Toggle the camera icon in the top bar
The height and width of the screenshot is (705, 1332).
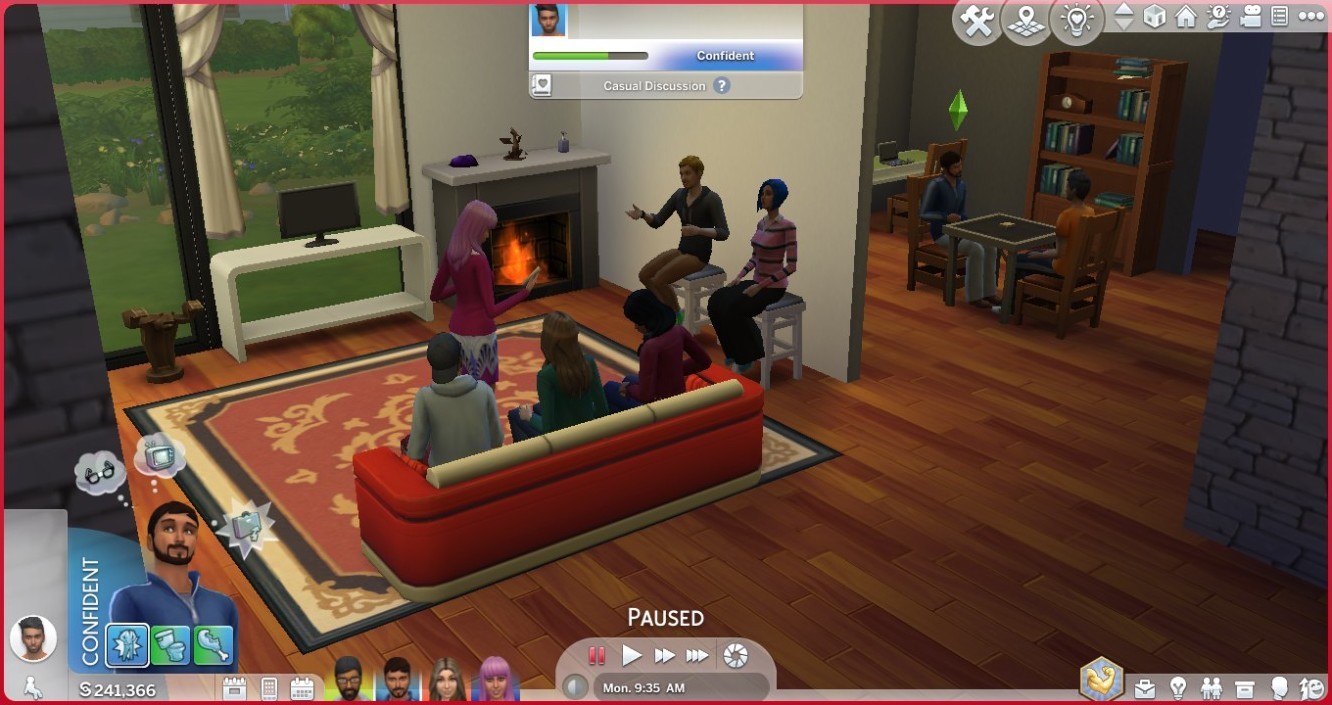(x=1250, y=17)
